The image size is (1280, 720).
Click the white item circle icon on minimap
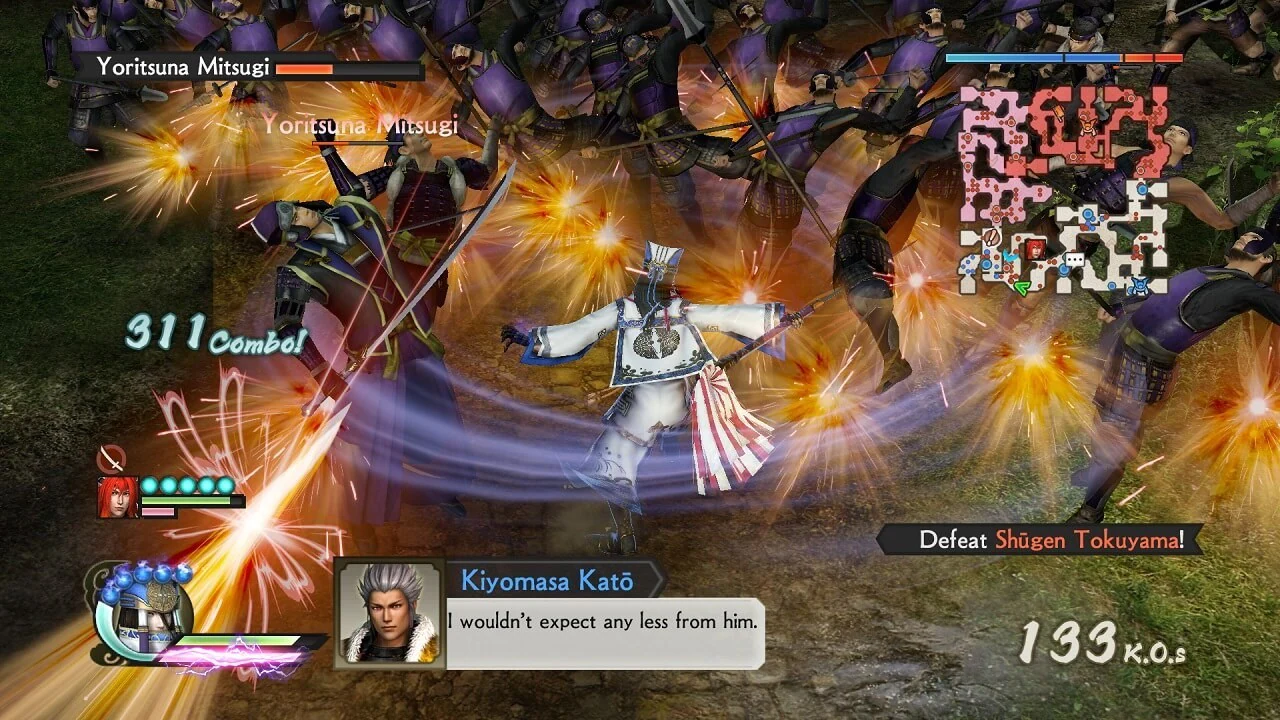point(991,237)
